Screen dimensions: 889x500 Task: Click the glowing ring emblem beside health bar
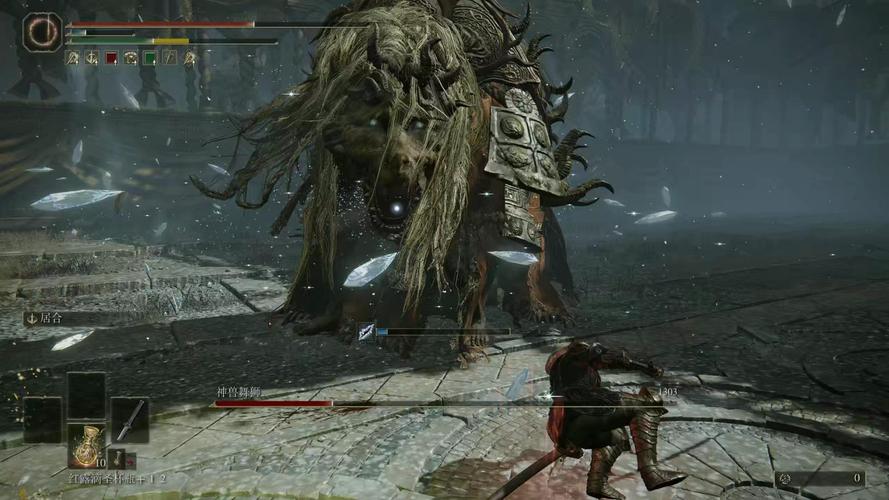tap(42, 32)
